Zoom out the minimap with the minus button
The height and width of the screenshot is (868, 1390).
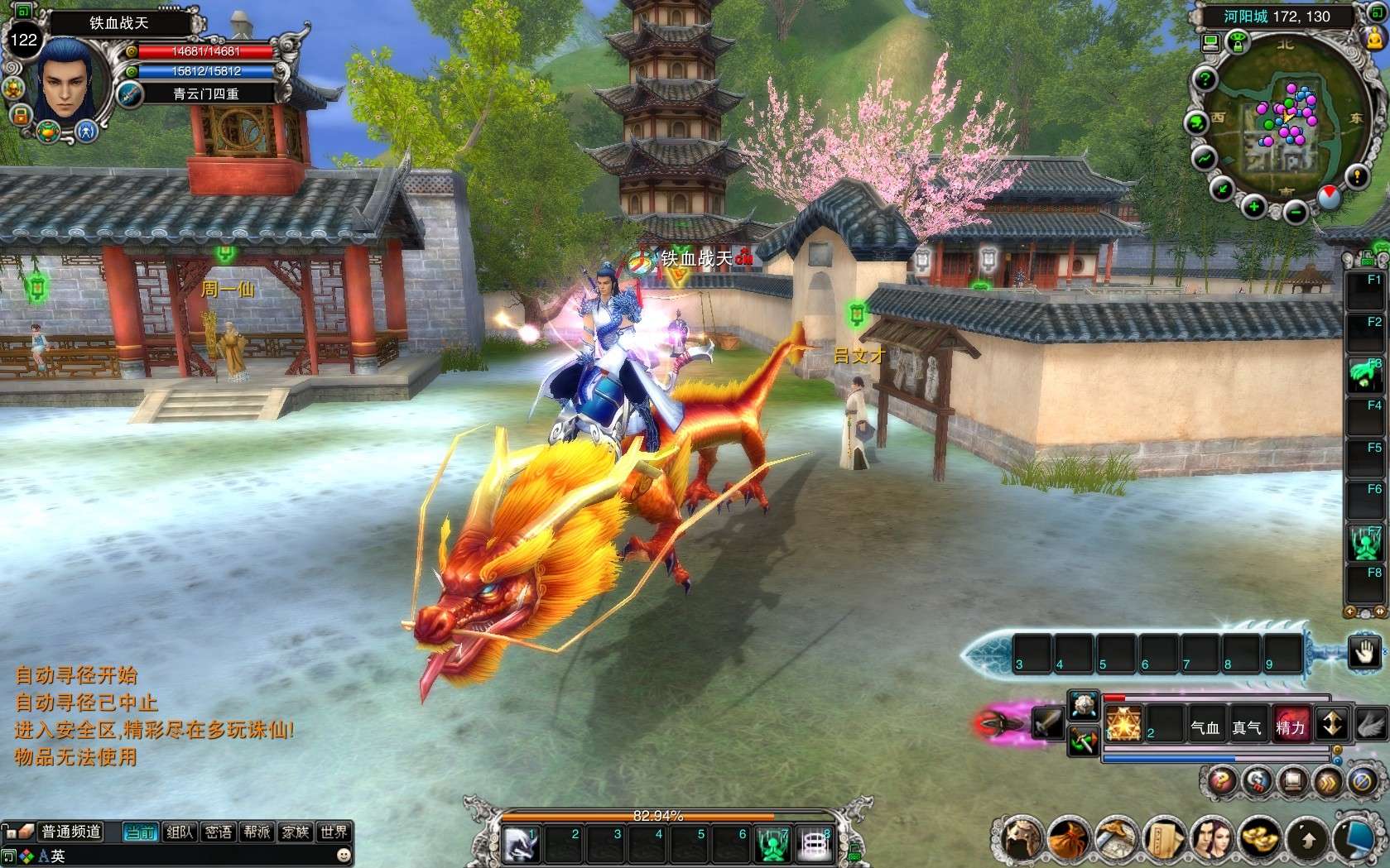1295,213
